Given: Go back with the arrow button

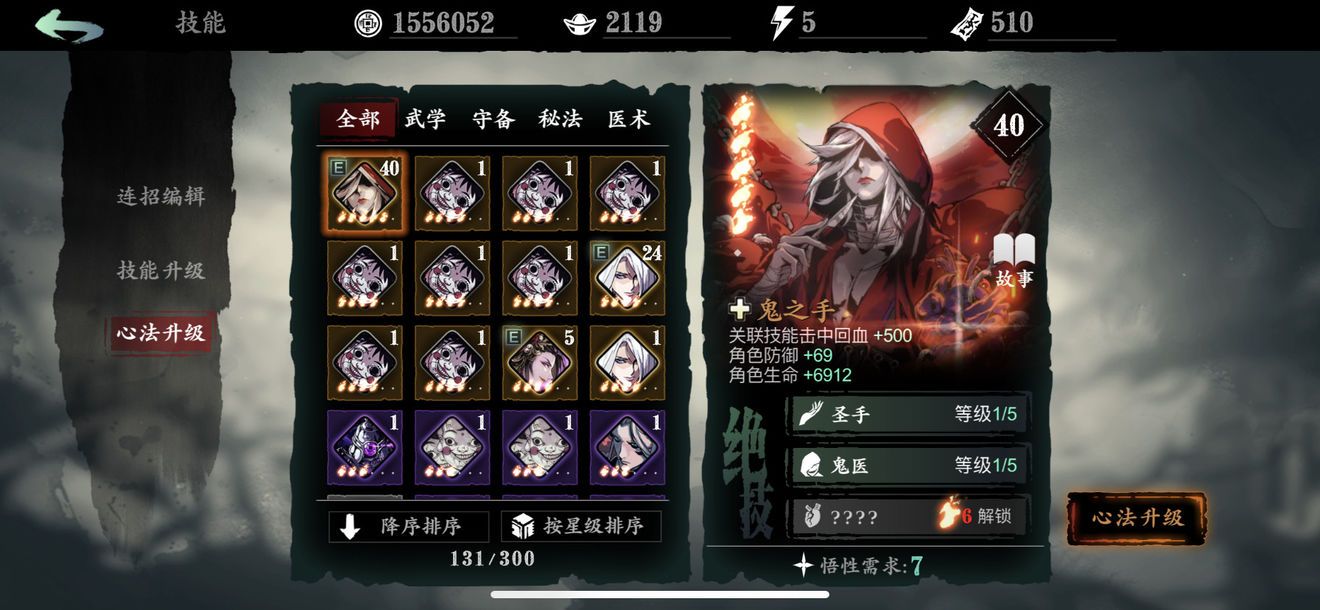Looking at the screenshot, I should (x=68, y=24).
